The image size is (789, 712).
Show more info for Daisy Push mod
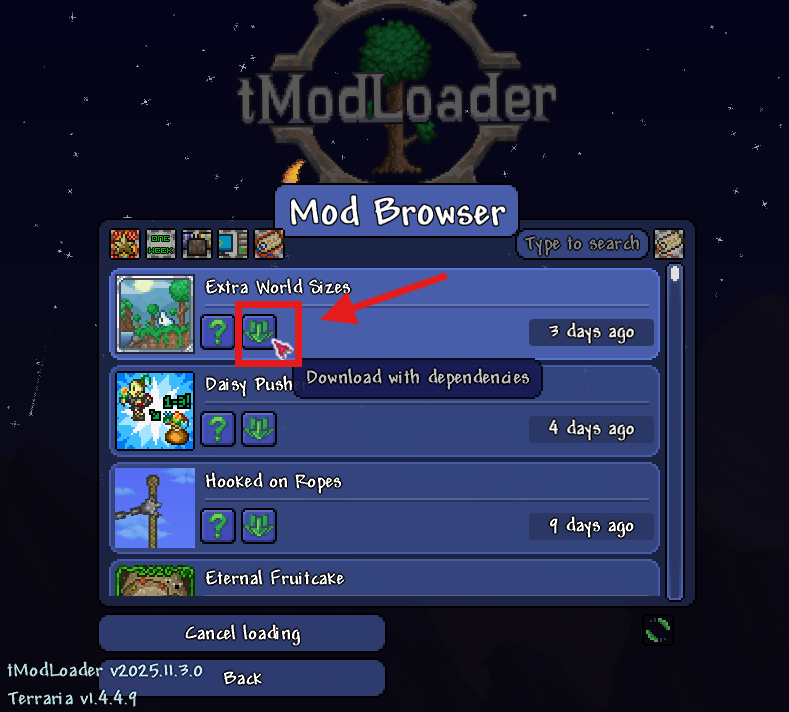[x=218, y=428]
